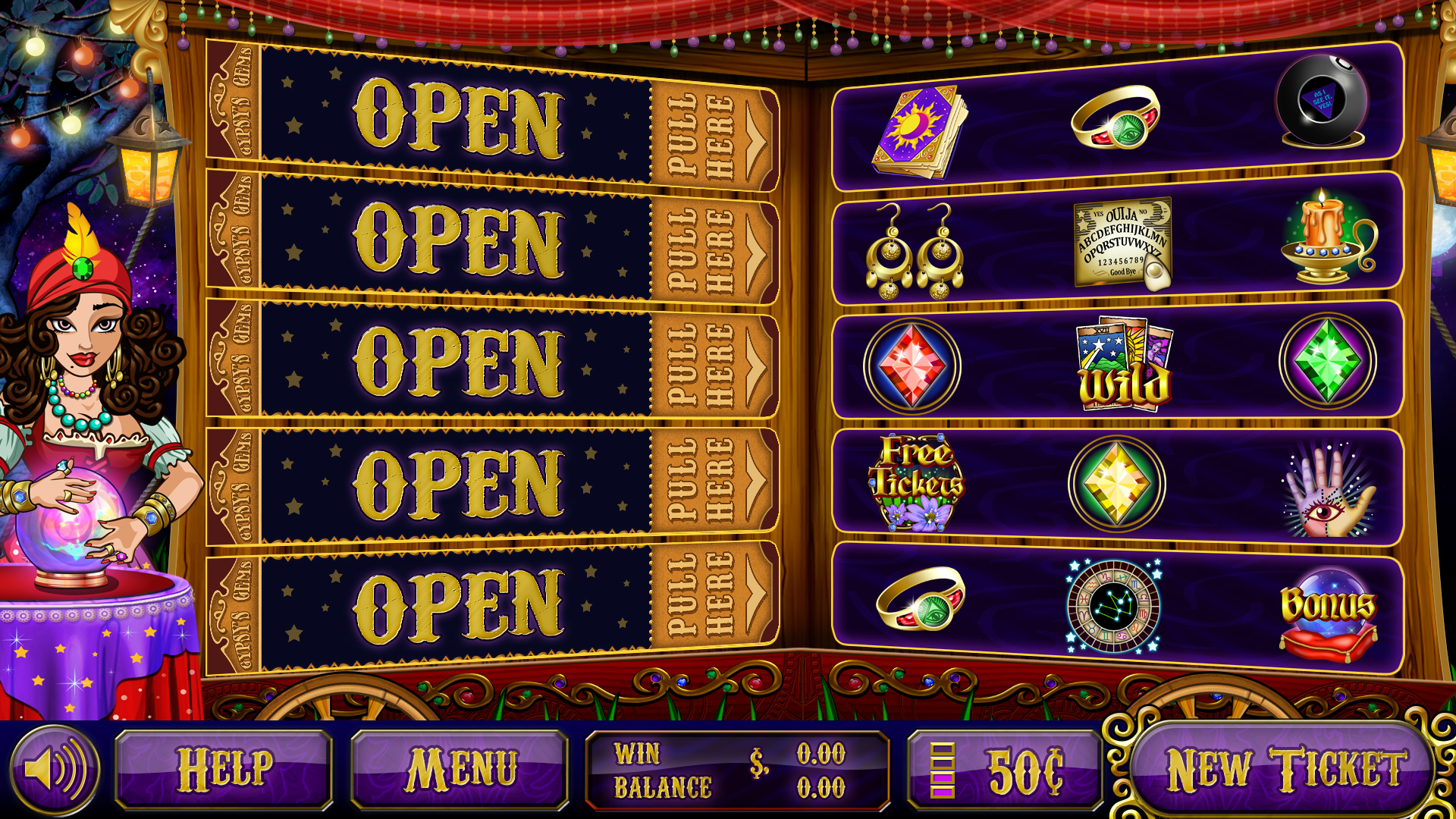
Task: Open the Help screen
Action: (x=224, y=770)
